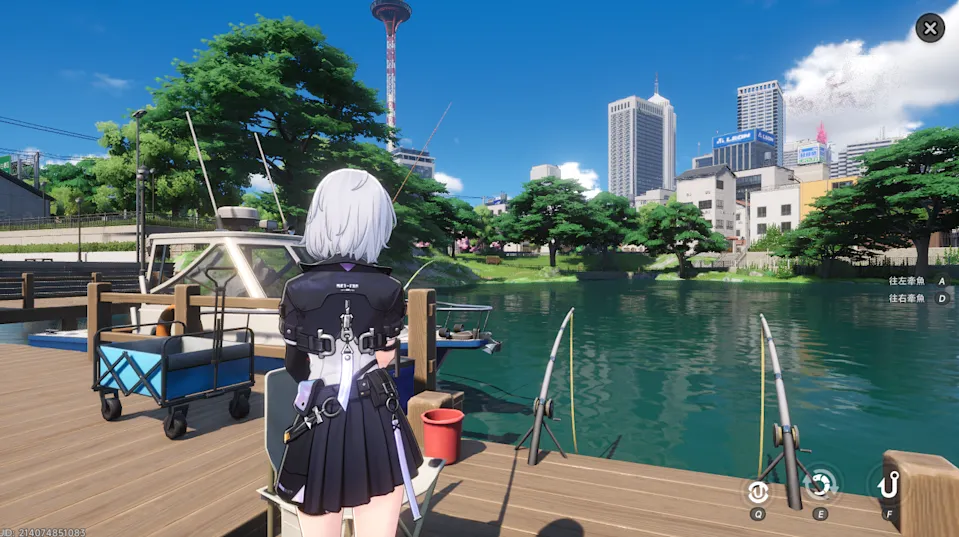959x537 pixels.
Task: Activate the fishing hook icon
Action: tap(887, 487)
